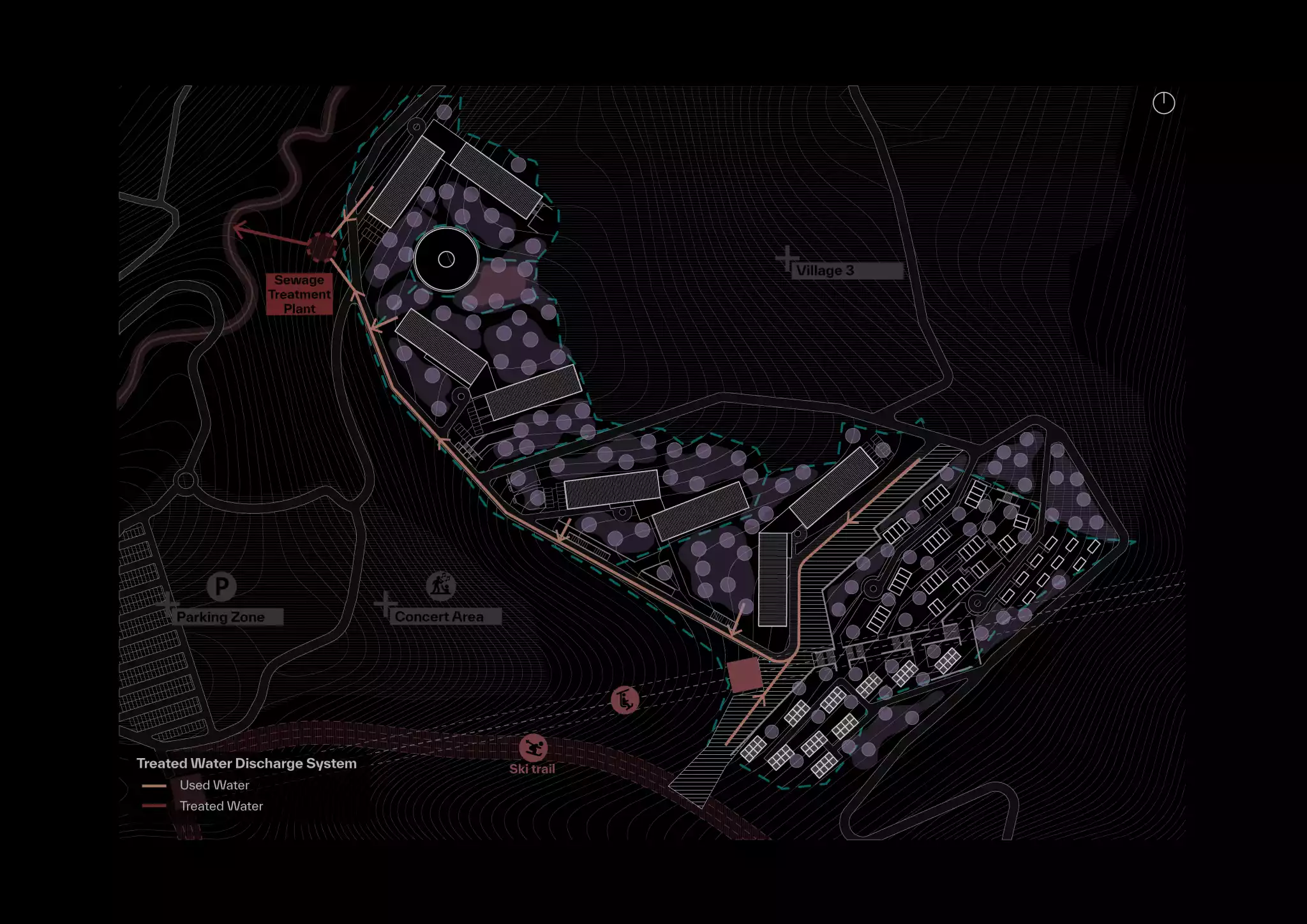1307x924 pixels.
Task: Select the Concert Area label
Action: [x=439, y=616]
